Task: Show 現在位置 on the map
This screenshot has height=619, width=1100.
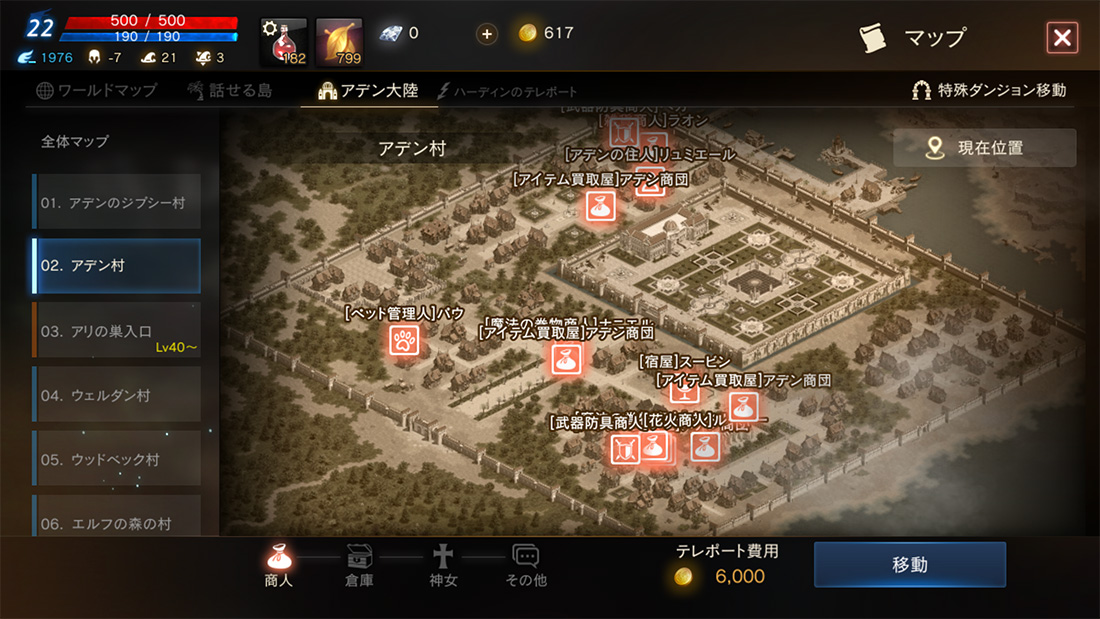Action: [985, 148]
